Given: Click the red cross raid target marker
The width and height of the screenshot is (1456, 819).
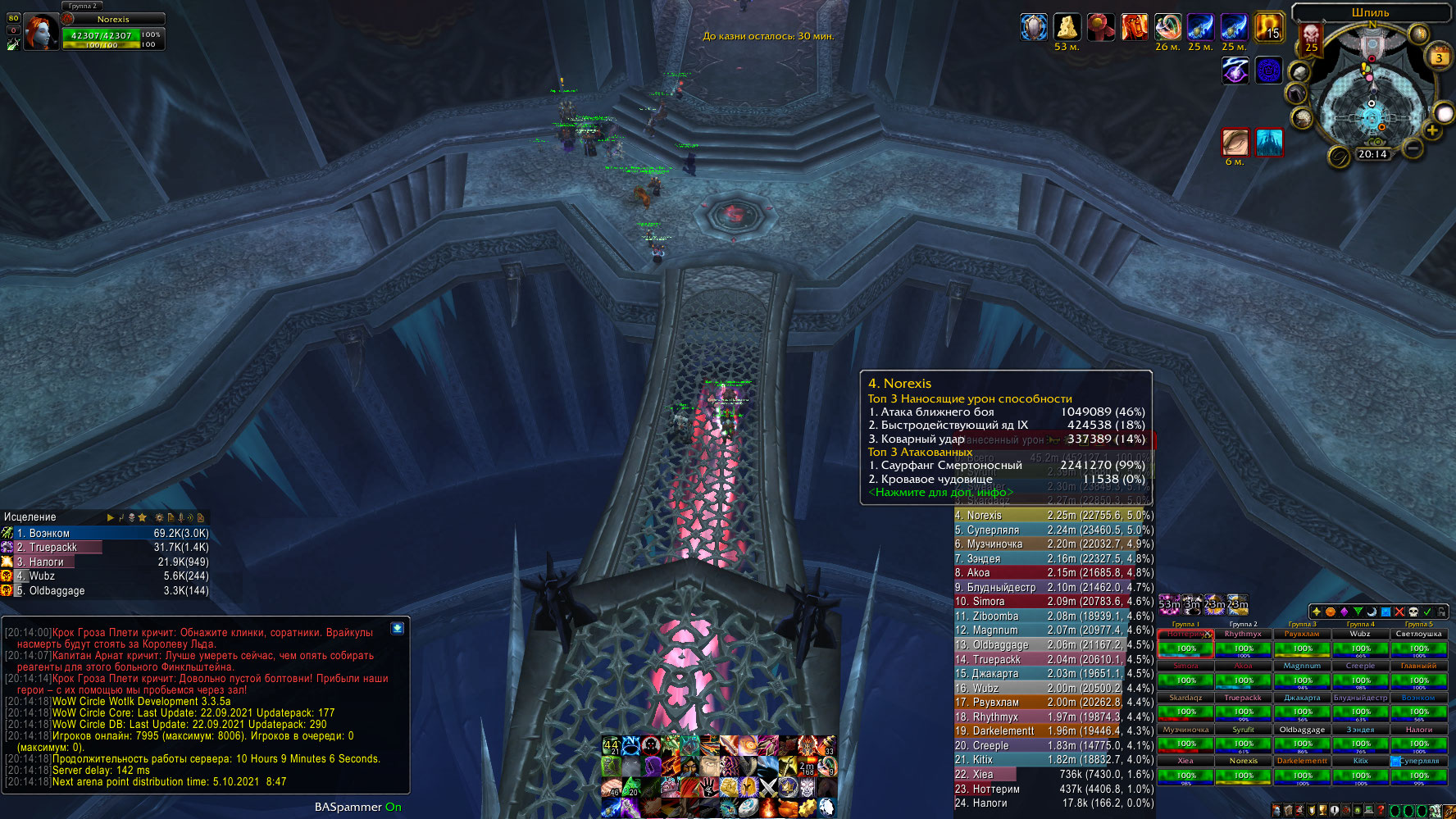Looking at the screenshot, I should [1399, 612].
